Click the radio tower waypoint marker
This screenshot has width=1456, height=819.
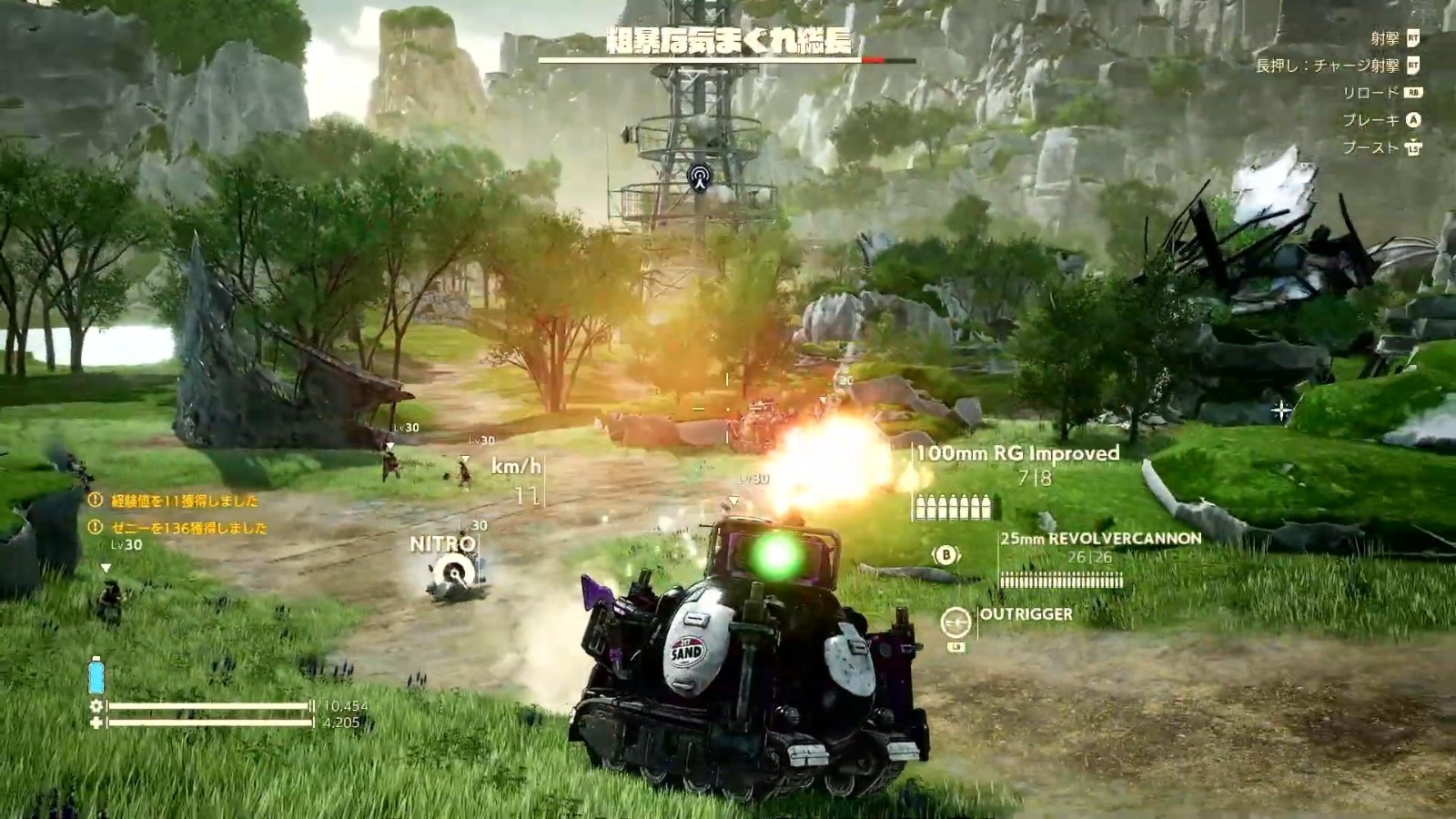pos(699,177)
